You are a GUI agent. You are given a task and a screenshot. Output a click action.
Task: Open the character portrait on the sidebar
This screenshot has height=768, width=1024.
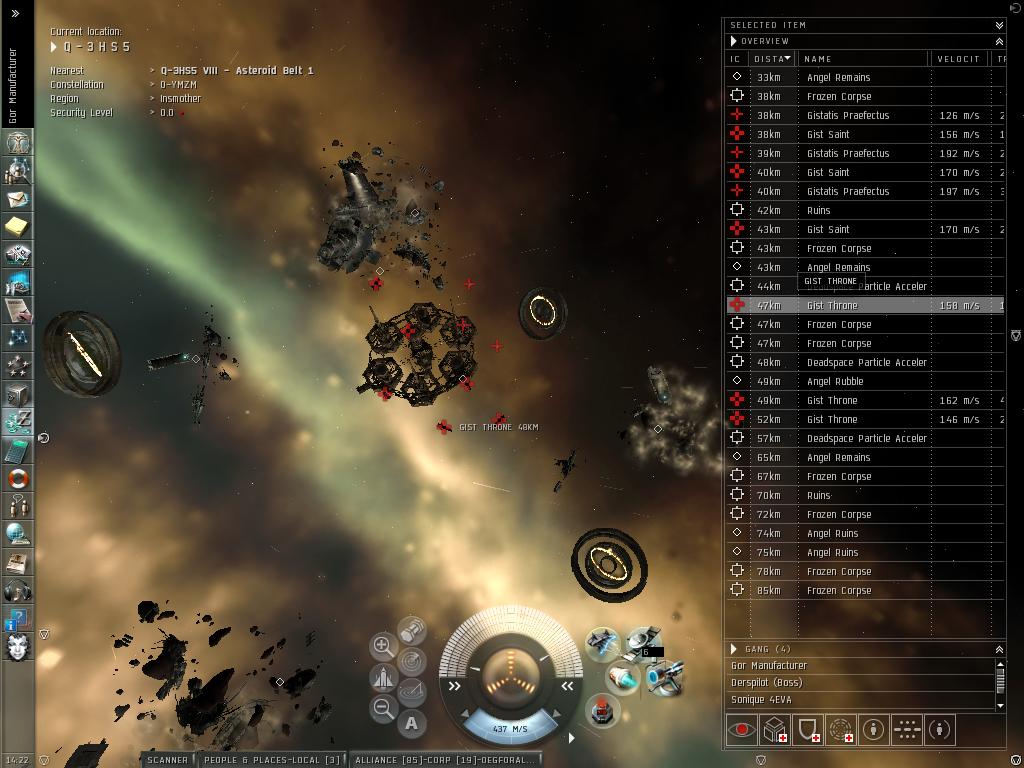tap(16, 646)
